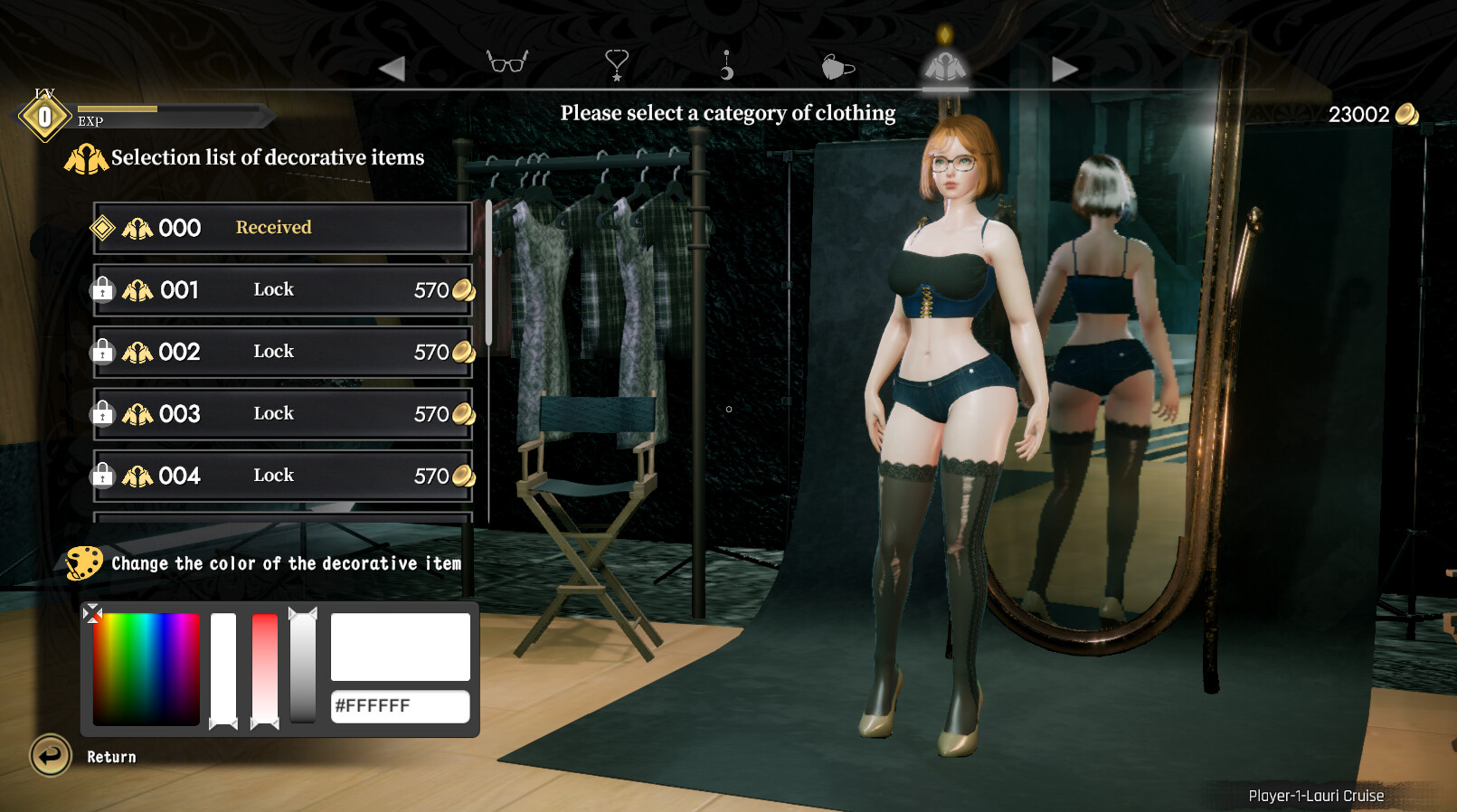The image size is (1457, 812).
Task: Open the necklace category tab
Action: [617, 64]
